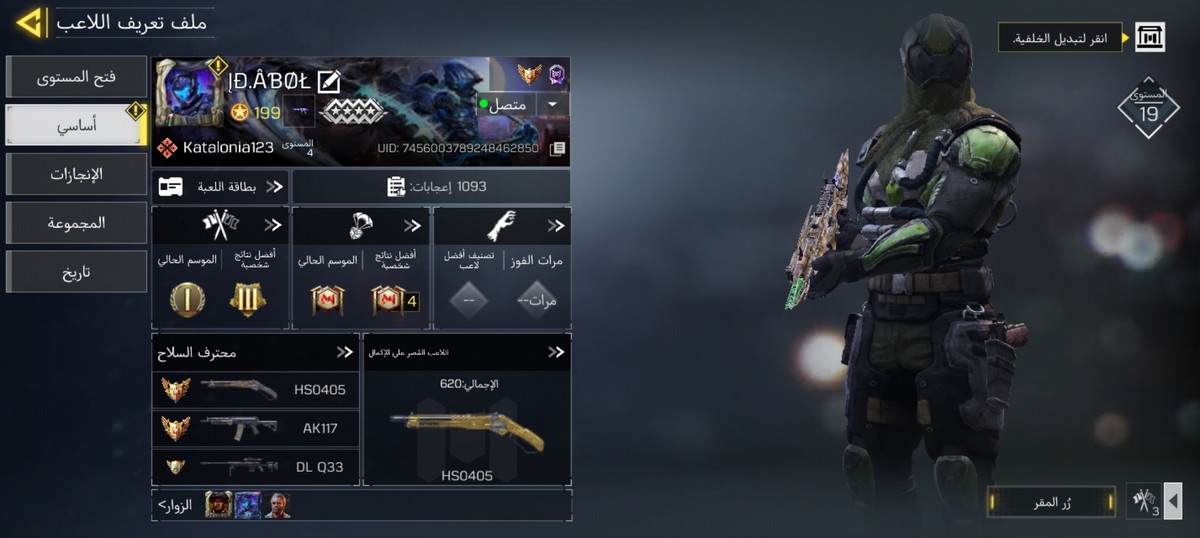Click the 1093 إعجابات likes button

point(432,186)
